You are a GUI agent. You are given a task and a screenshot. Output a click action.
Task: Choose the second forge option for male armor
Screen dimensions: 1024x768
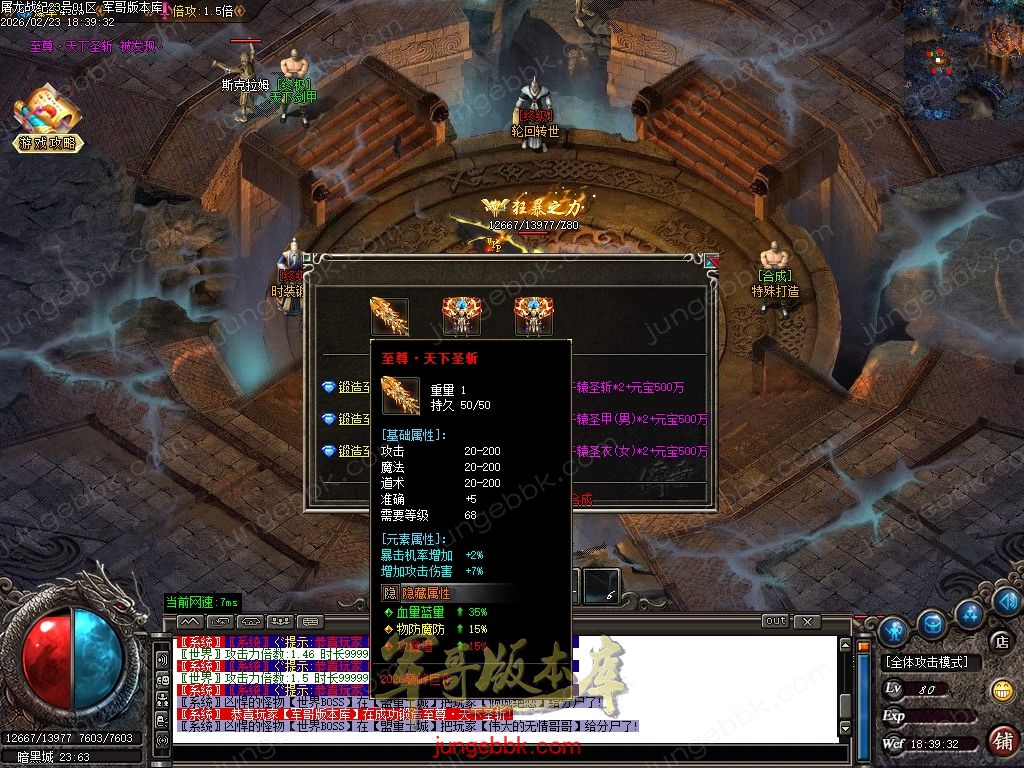pyautogui.click(x=348, y=419)
